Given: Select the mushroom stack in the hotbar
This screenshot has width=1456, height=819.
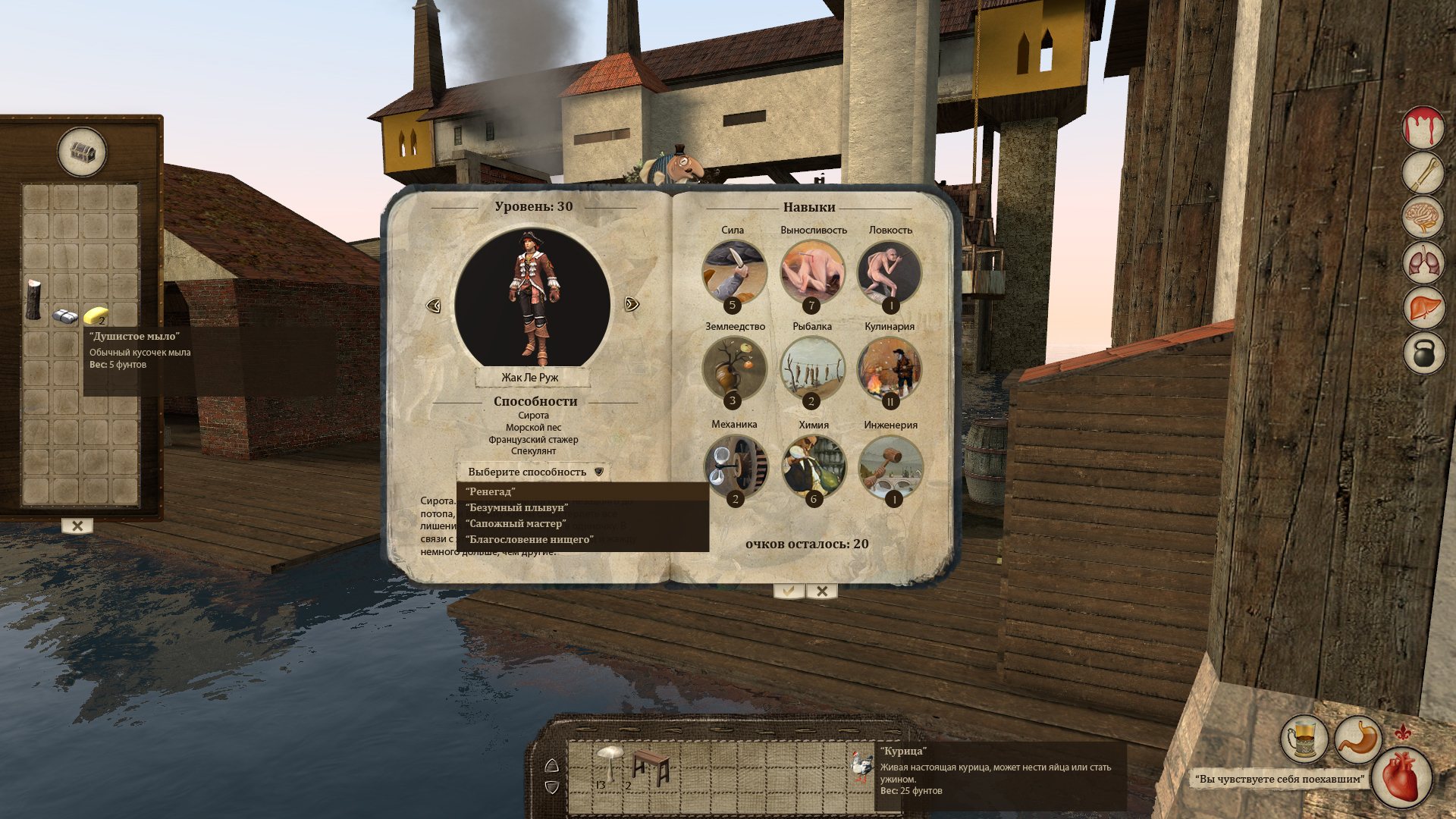Looking at the screenshot, I should 609,763.
